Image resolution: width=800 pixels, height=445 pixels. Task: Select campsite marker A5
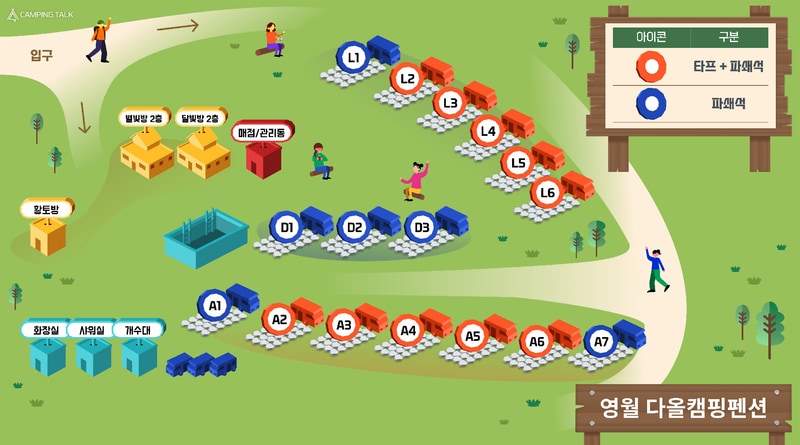pos(472,337)
